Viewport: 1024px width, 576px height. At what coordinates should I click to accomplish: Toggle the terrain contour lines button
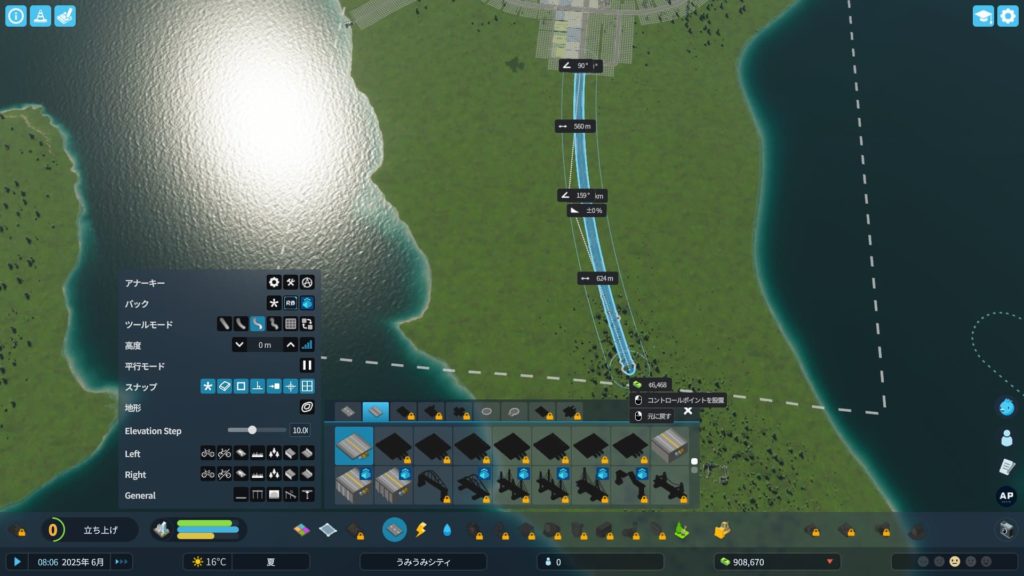pyautogui.click(x=307, y=407)
